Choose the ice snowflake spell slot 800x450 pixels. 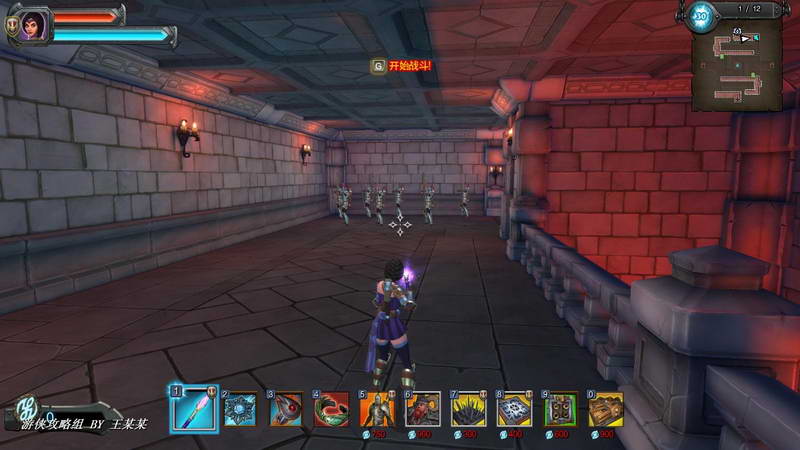[241, 409]
